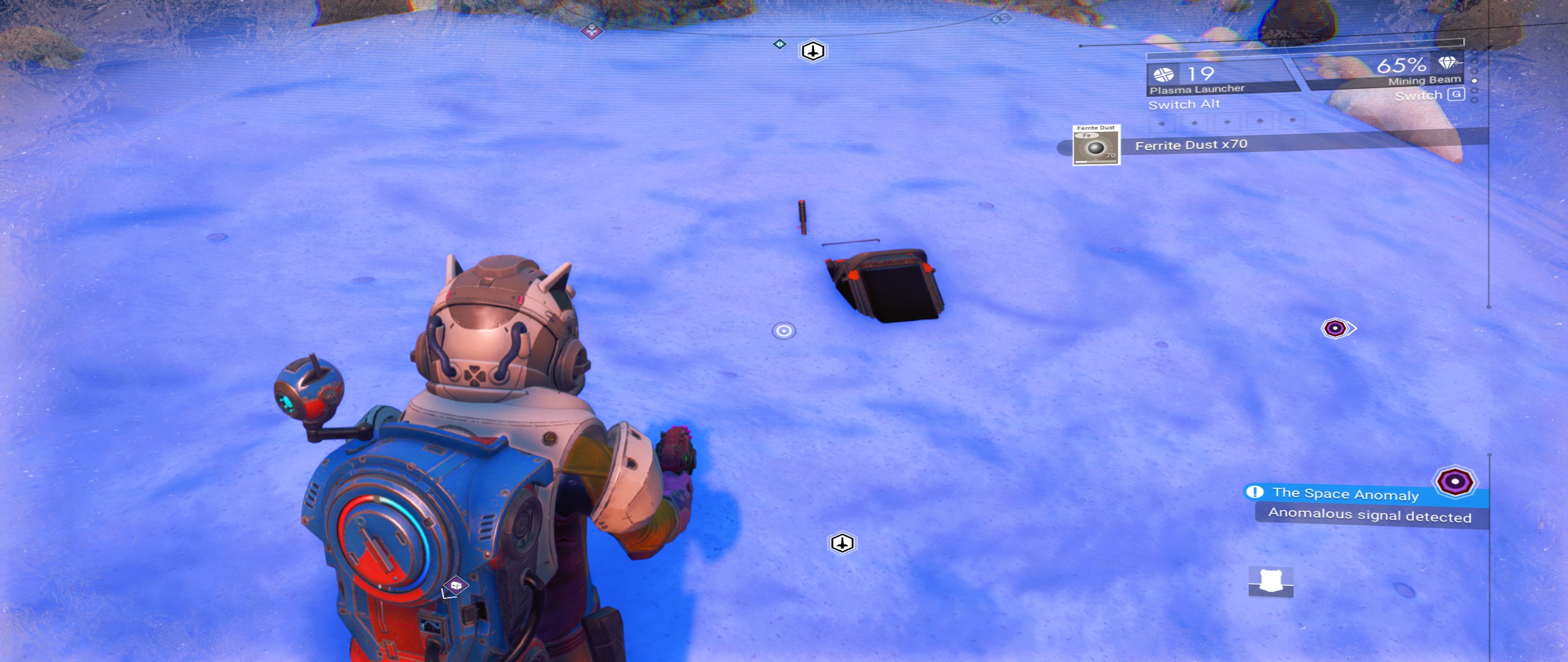Image resolution: width=1568 pixels, height=662 pixels.
Task: Click the white shield icon
Action: point(1270,580)
